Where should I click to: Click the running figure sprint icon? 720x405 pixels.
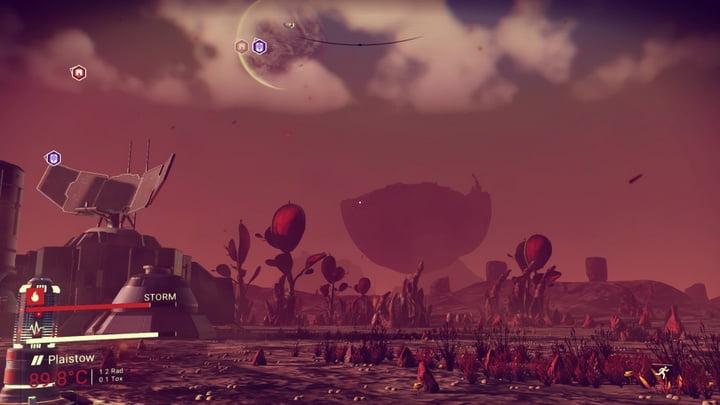point(659,374)
